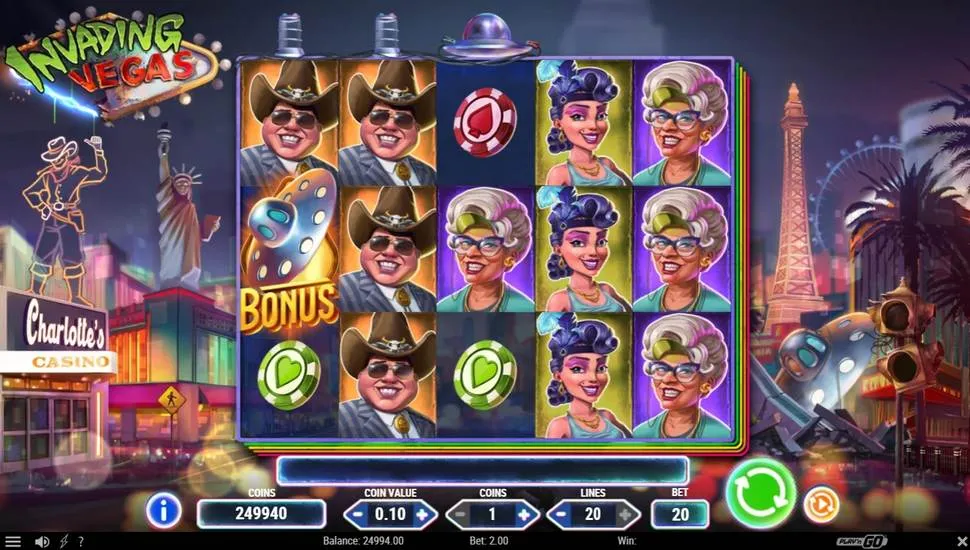Decrease the coin value
Image resolution: width=970 pixels, height=550 pixels.
(357, 514)
